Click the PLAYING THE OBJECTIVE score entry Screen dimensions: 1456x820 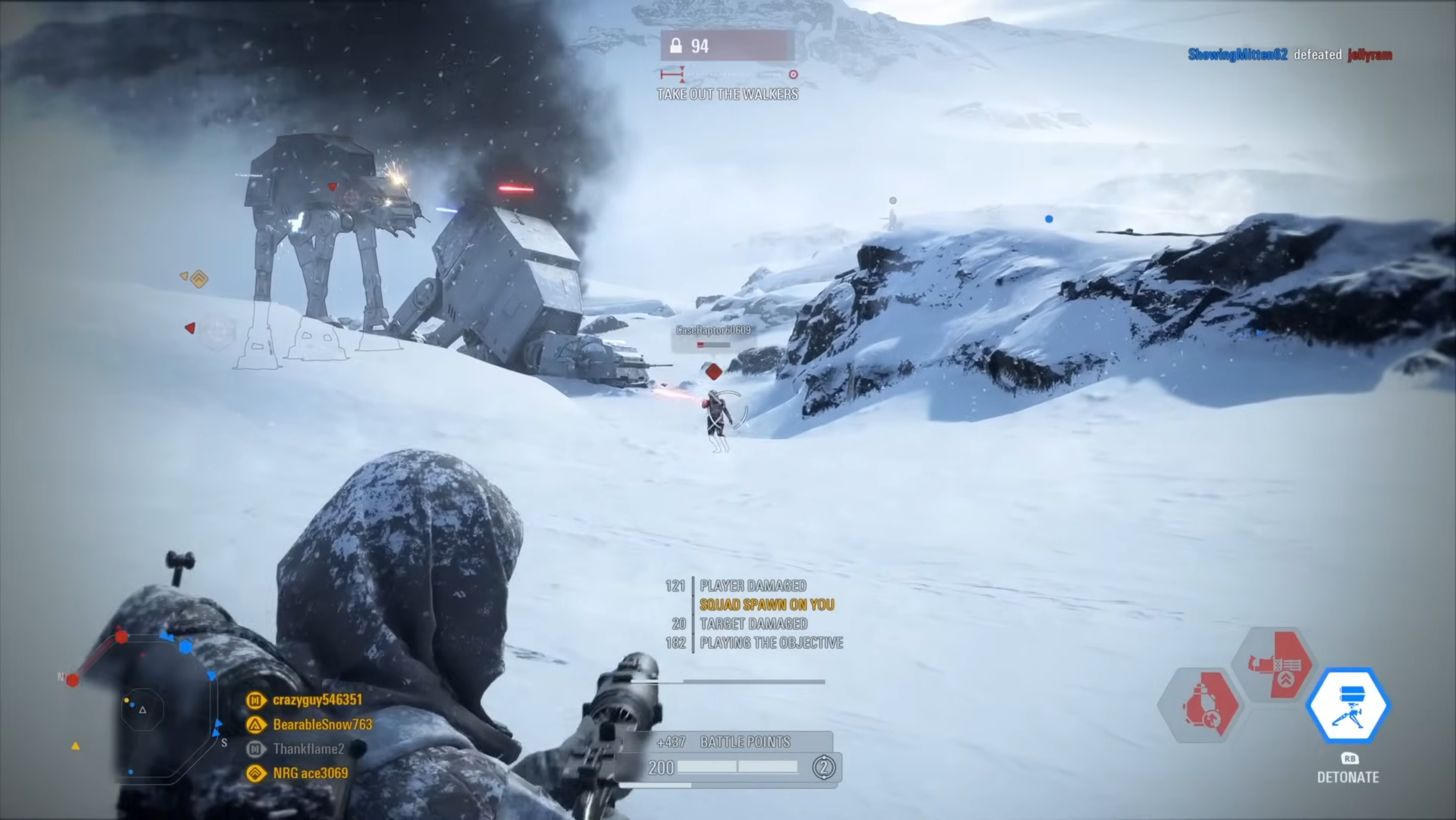pyautogui.click(x=770, y=643)
